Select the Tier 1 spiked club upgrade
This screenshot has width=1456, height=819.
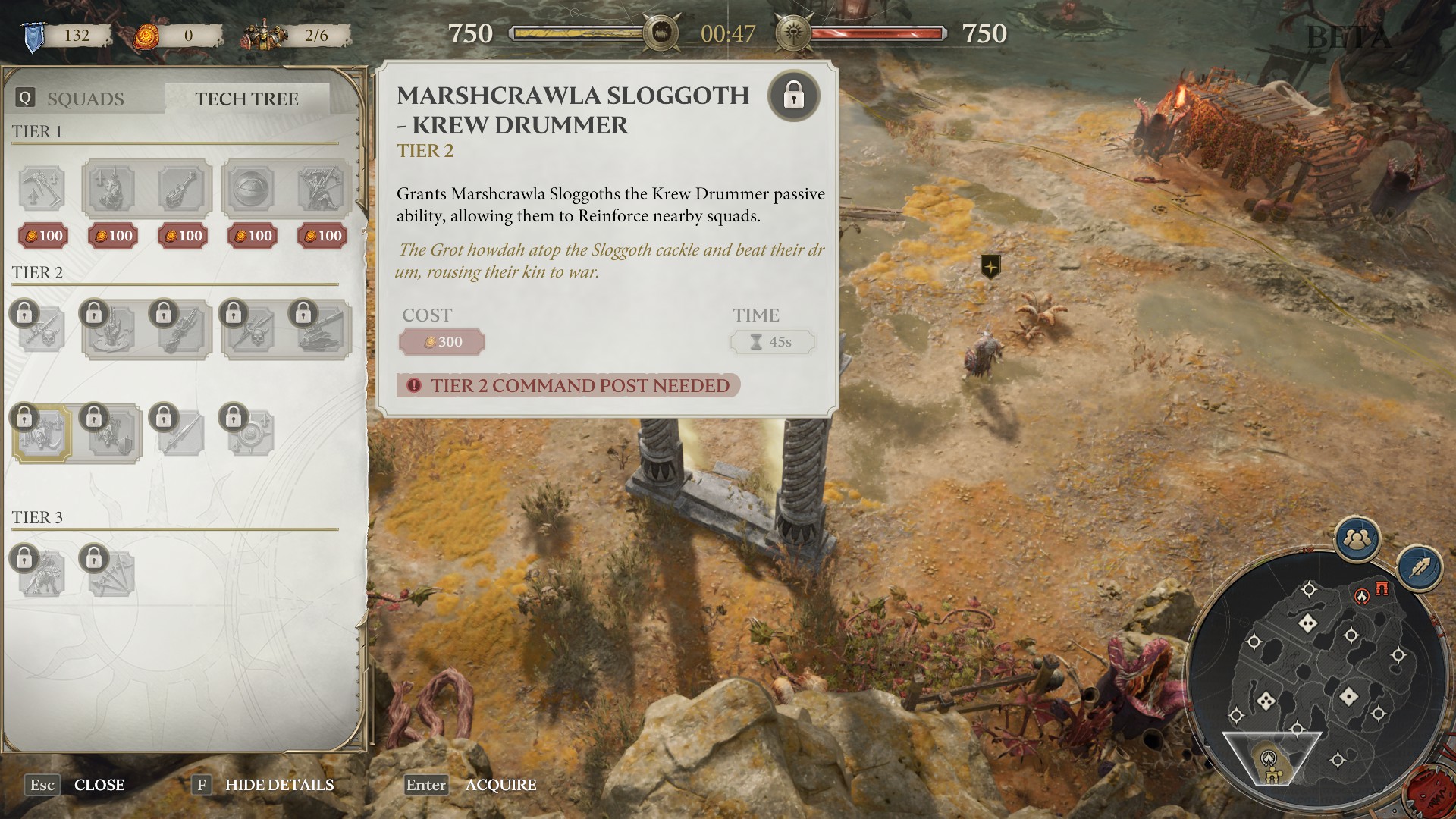pos(181,188)
